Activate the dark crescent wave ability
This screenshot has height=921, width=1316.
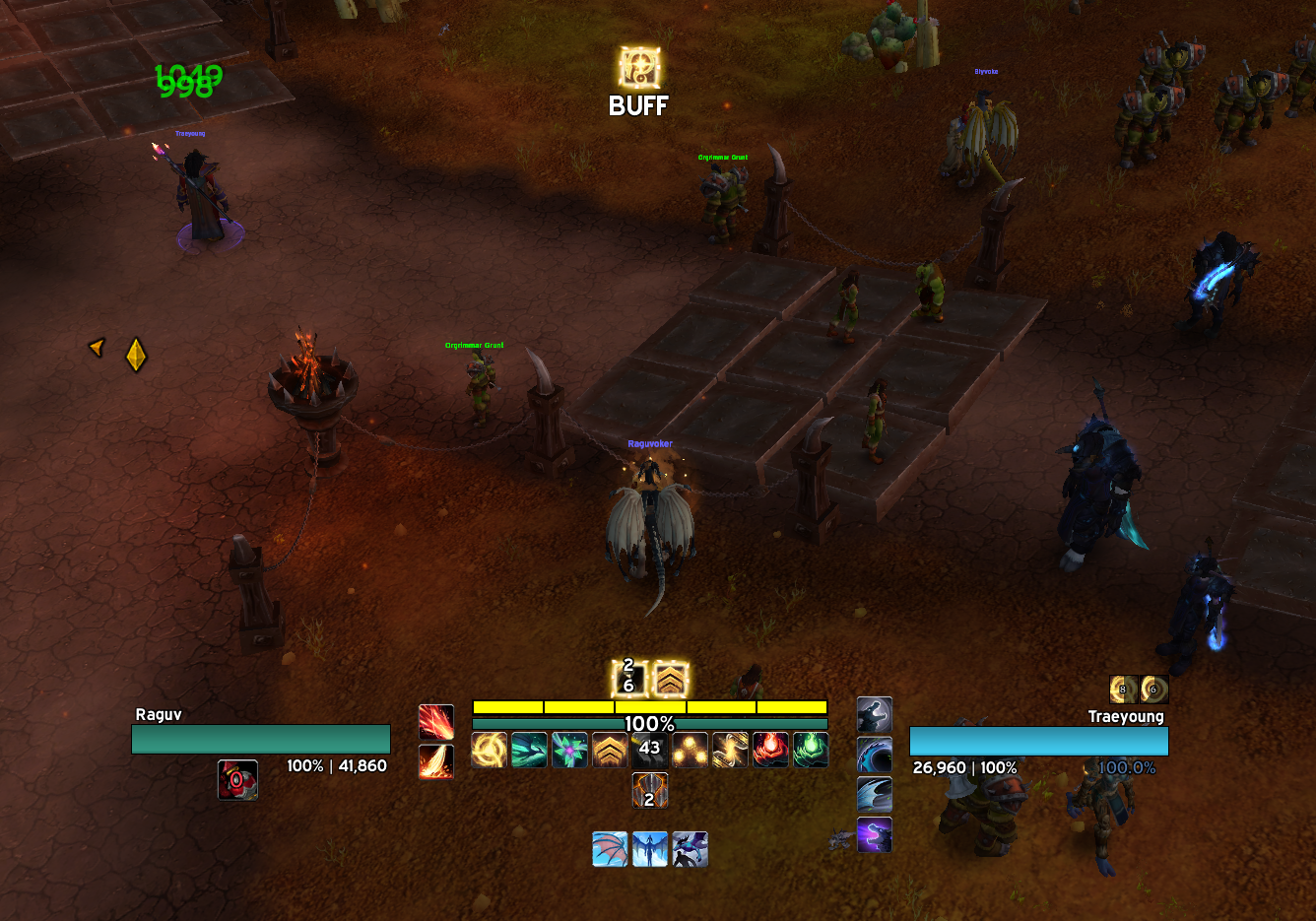click(875, 756)
